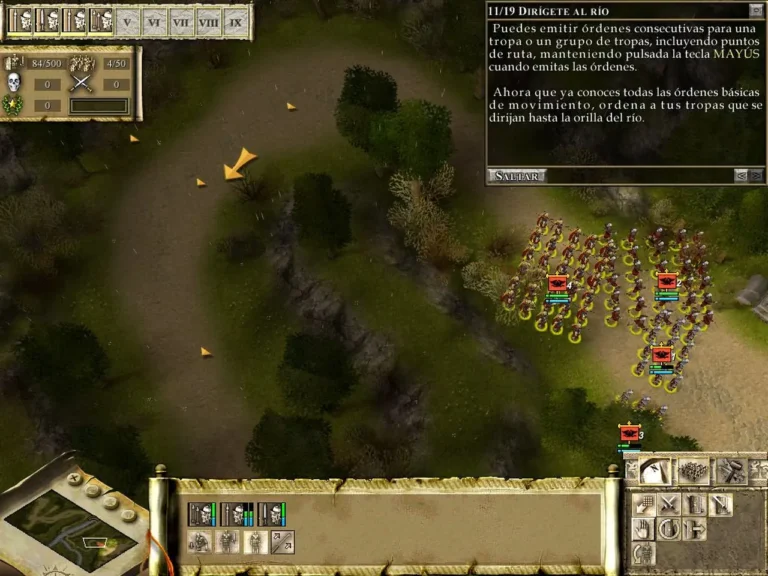Select control group slot IX
The image size is (768, 576).
235,21
